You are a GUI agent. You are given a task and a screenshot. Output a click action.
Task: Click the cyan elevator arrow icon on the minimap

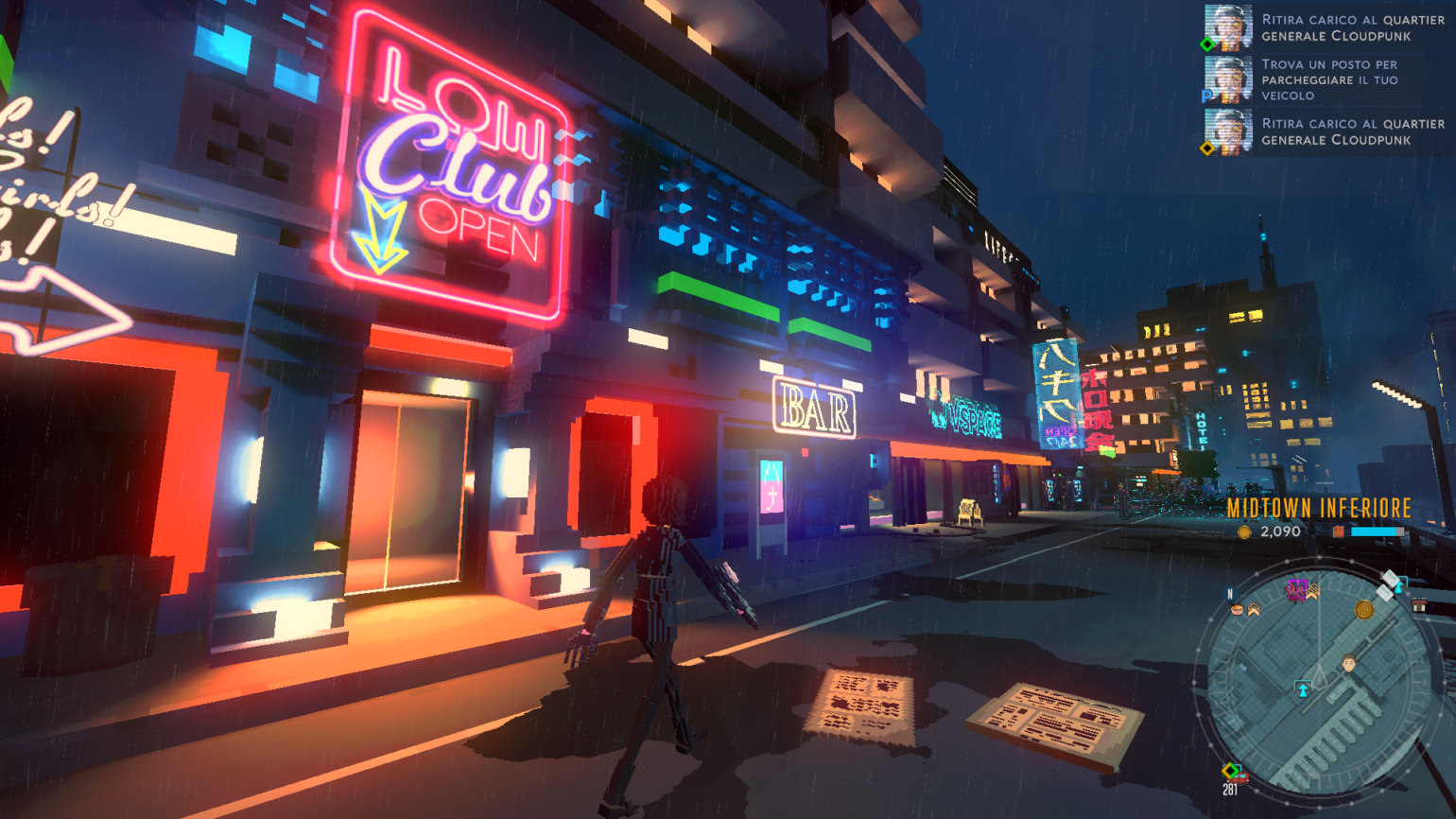coord(1304,688)
